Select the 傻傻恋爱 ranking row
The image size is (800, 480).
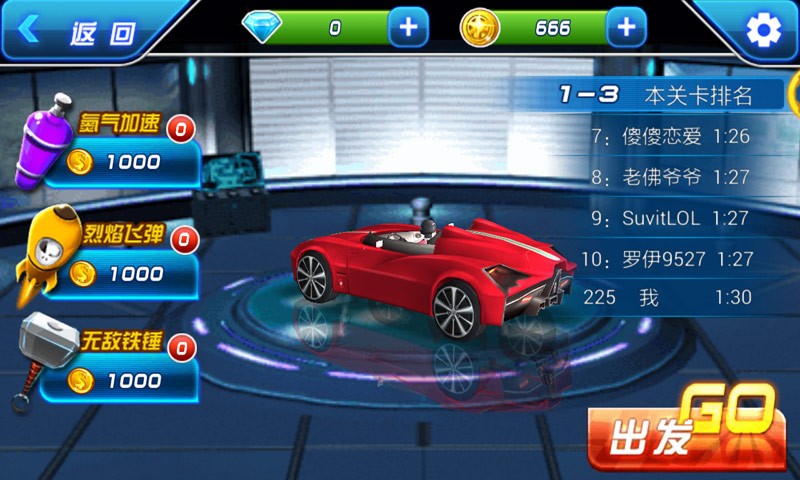pos(670,137)
